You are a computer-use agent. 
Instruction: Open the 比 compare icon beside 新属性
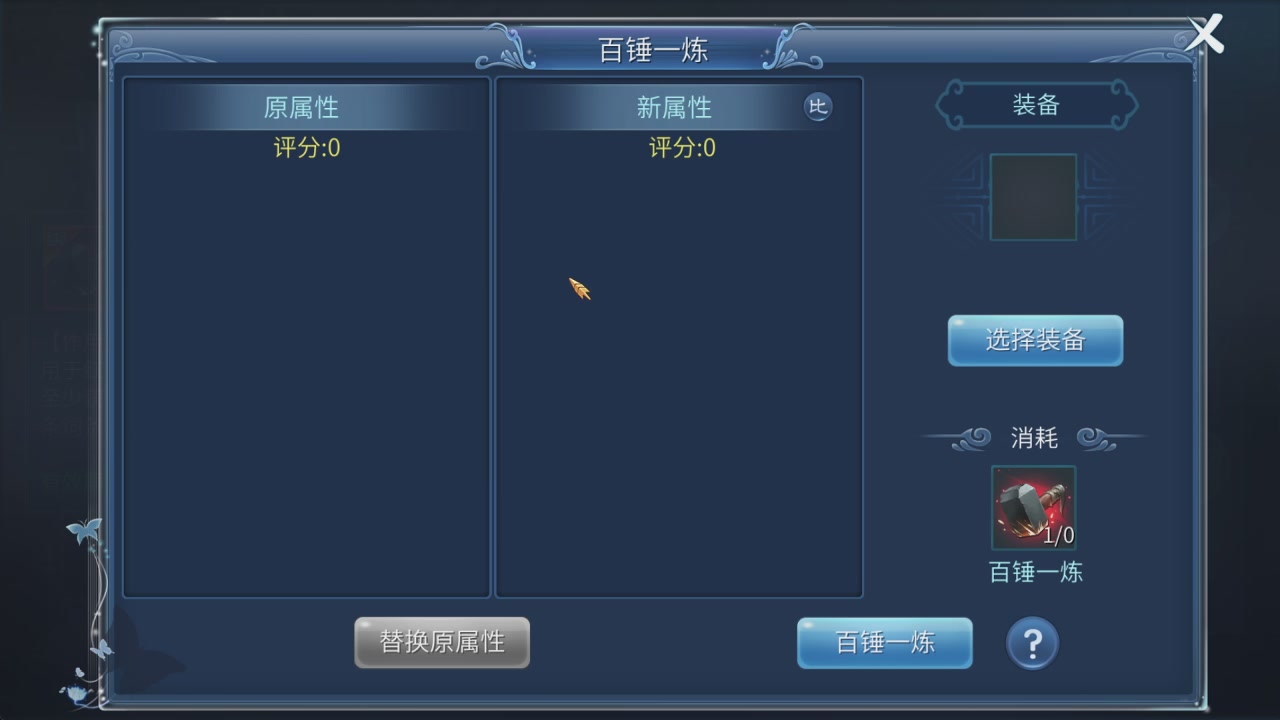click(x=818, y=107)
